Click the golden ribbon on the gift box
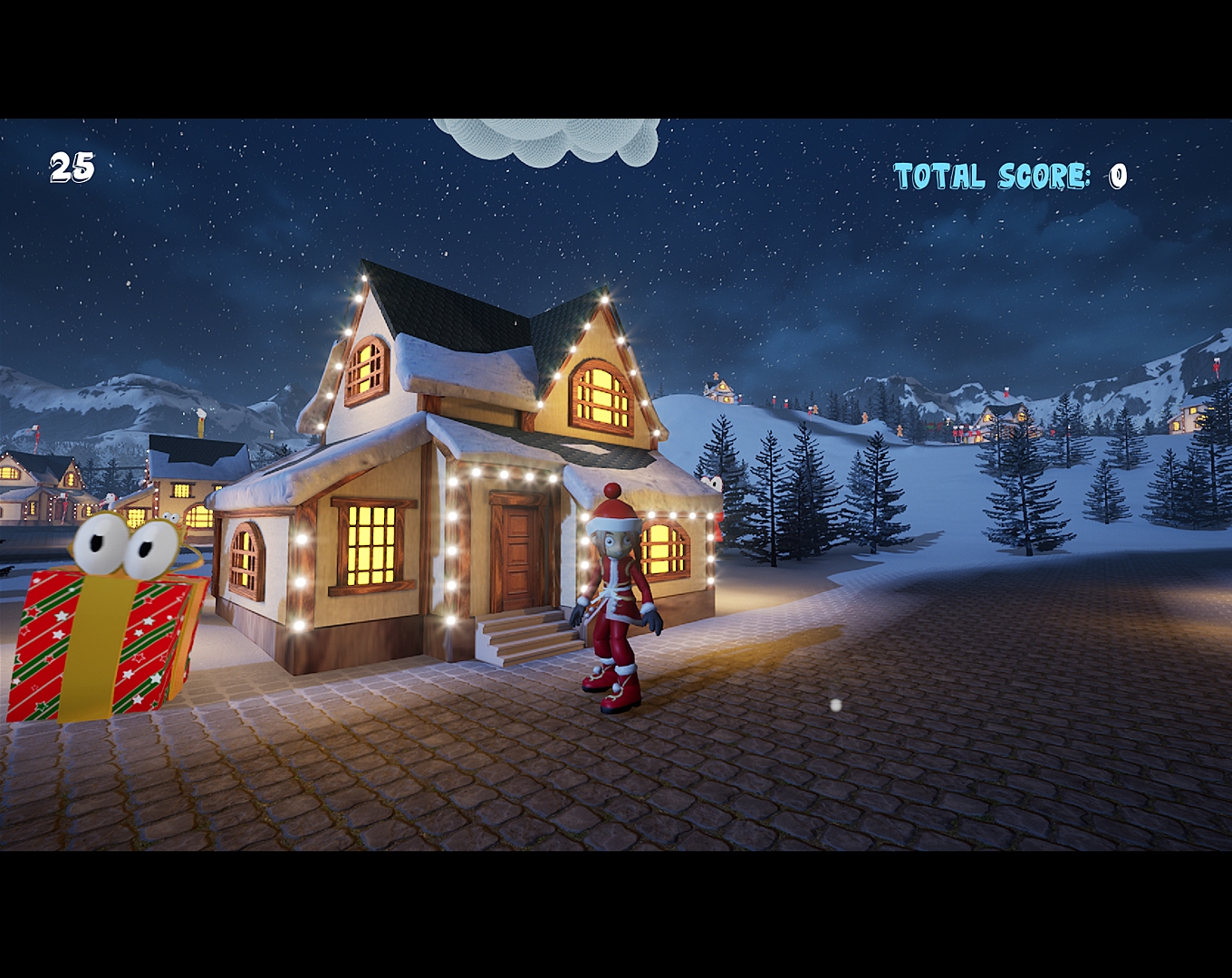The height and width of the screenshot is (978, 1232). (95, 652)
